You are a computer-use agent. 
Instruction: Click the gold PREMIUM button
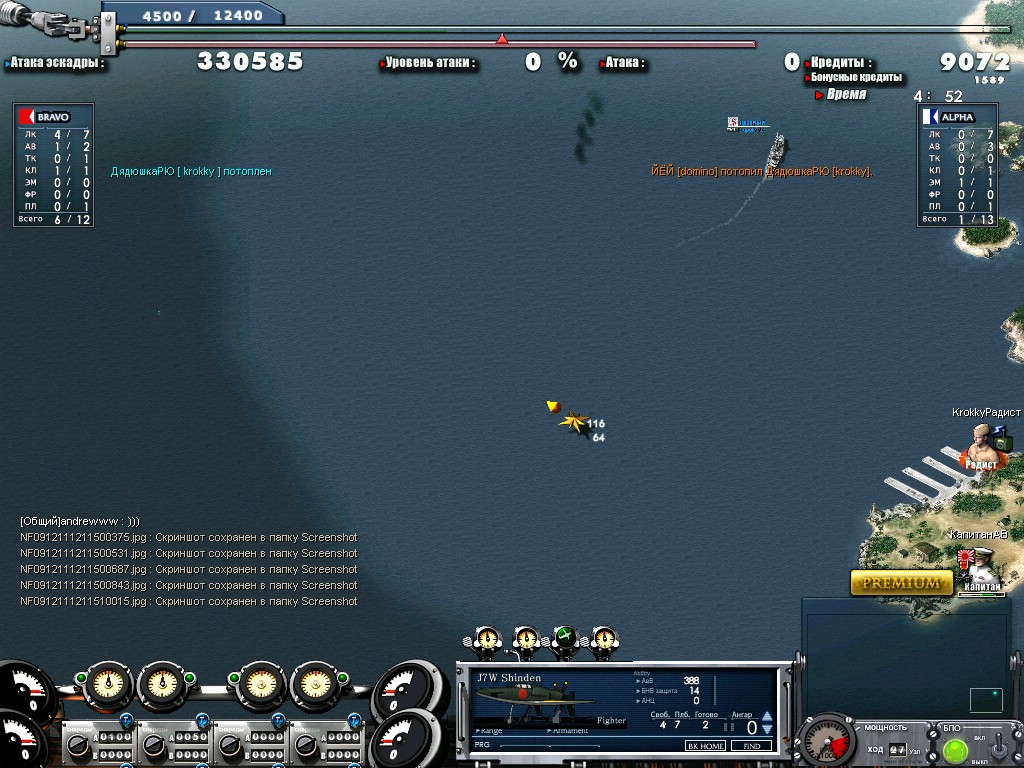click(x=901, y=582)
